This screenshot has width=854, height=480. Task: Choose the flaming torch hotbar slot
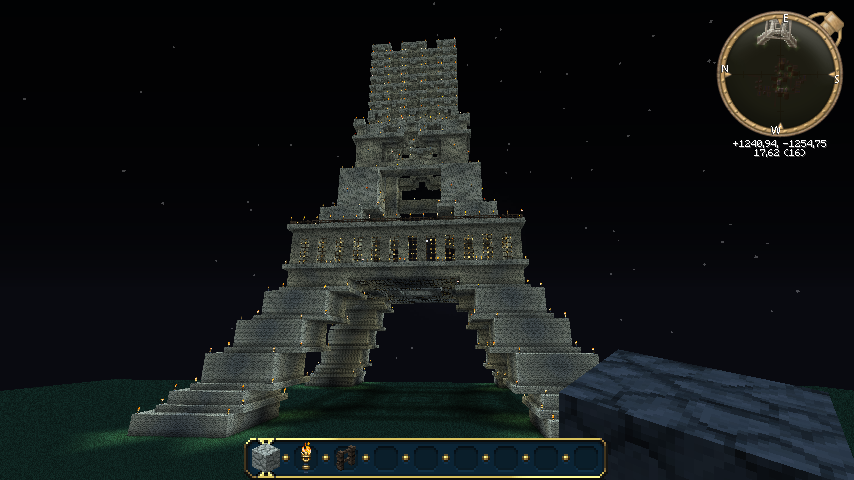click(306, 457)
